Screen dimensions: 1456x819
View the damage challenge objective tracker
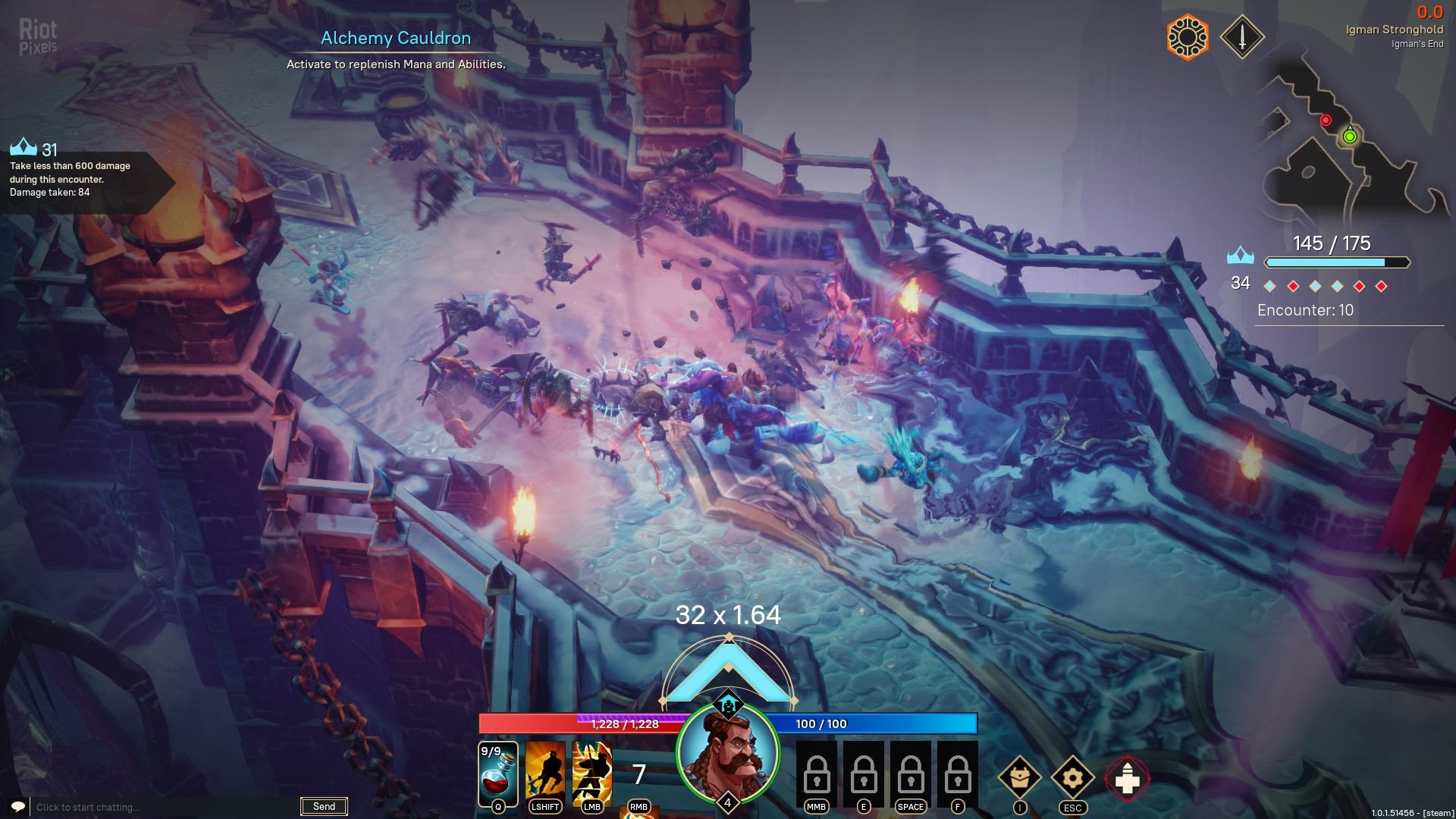[76, 178]
